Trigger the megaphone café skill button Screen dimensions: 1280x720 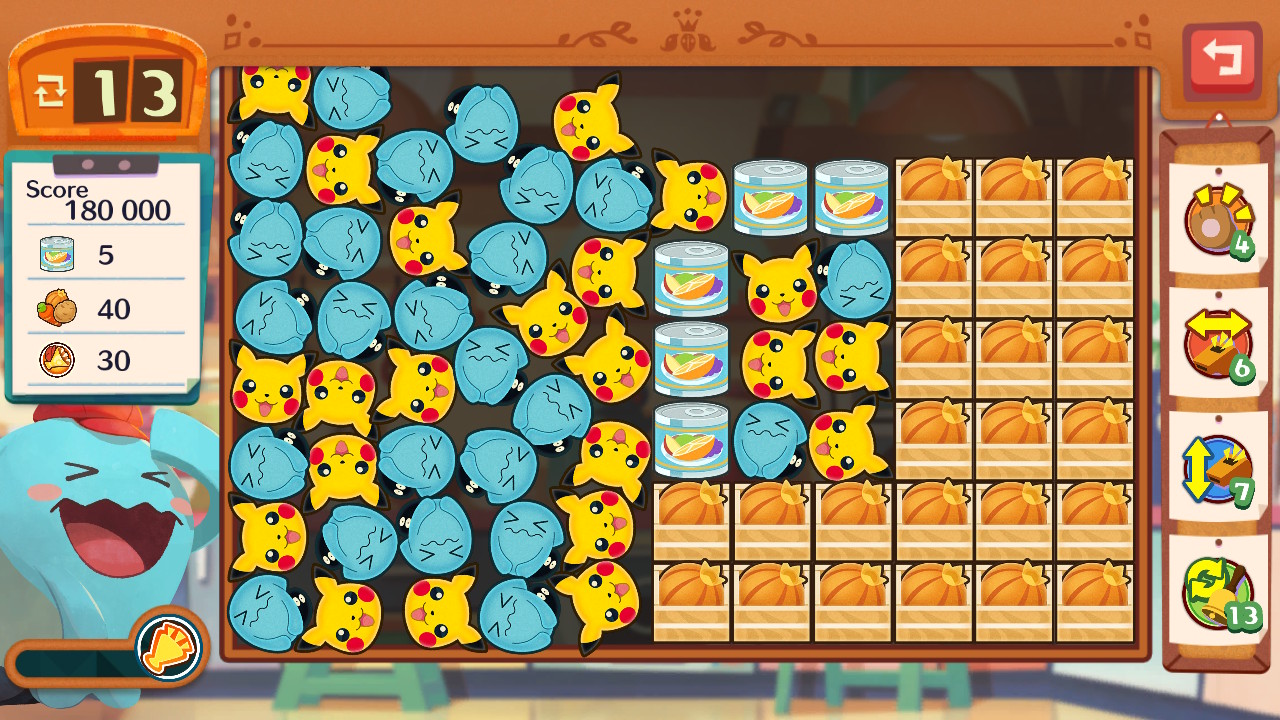(168, 645)
